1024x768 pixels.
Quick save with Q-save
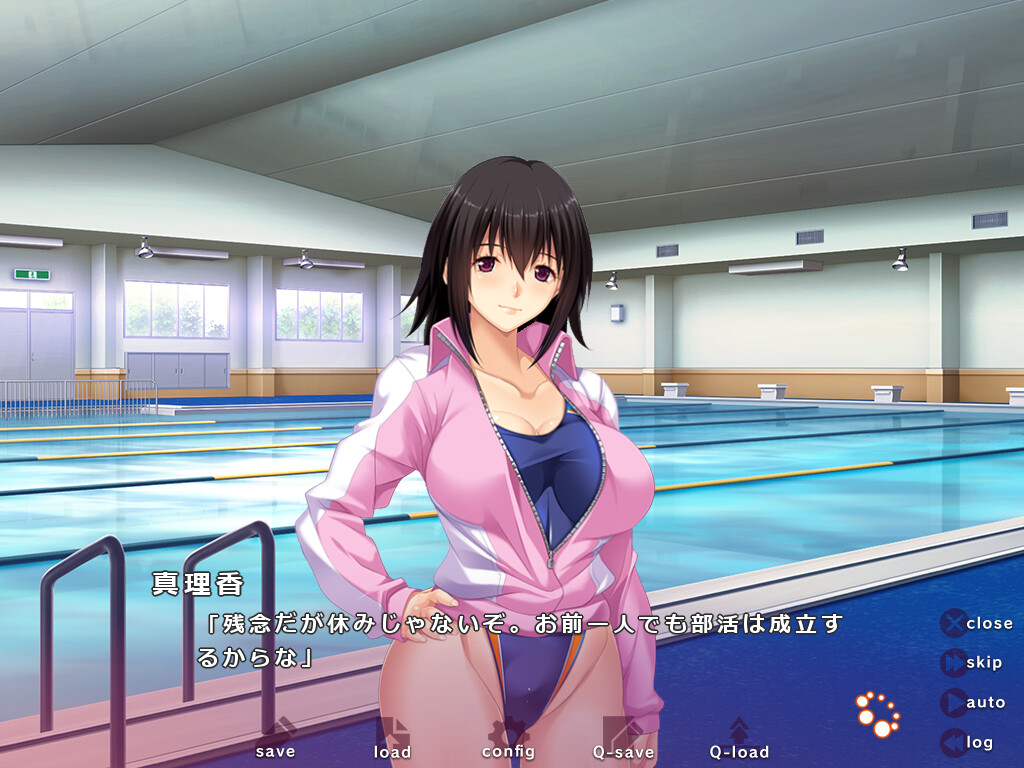click(623, 740)
